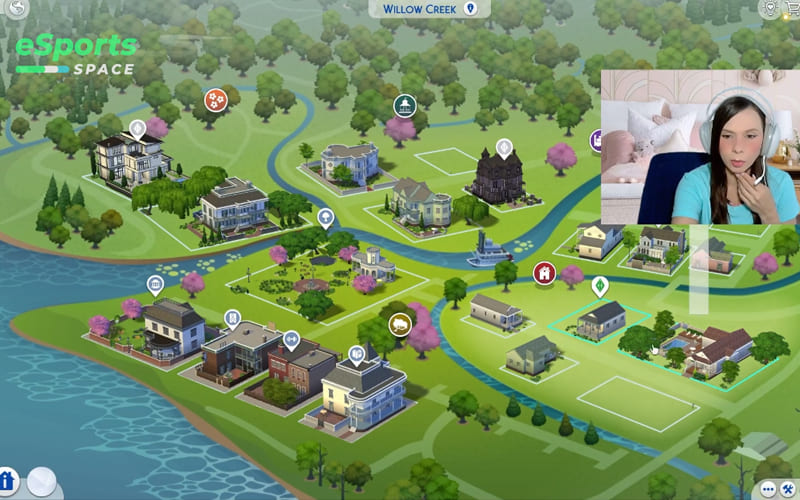The width and height of the screenshot is (800, 500).
Task: Select the orange flower garden map marker
Action: pyautogui.click(x=216, y=98)
